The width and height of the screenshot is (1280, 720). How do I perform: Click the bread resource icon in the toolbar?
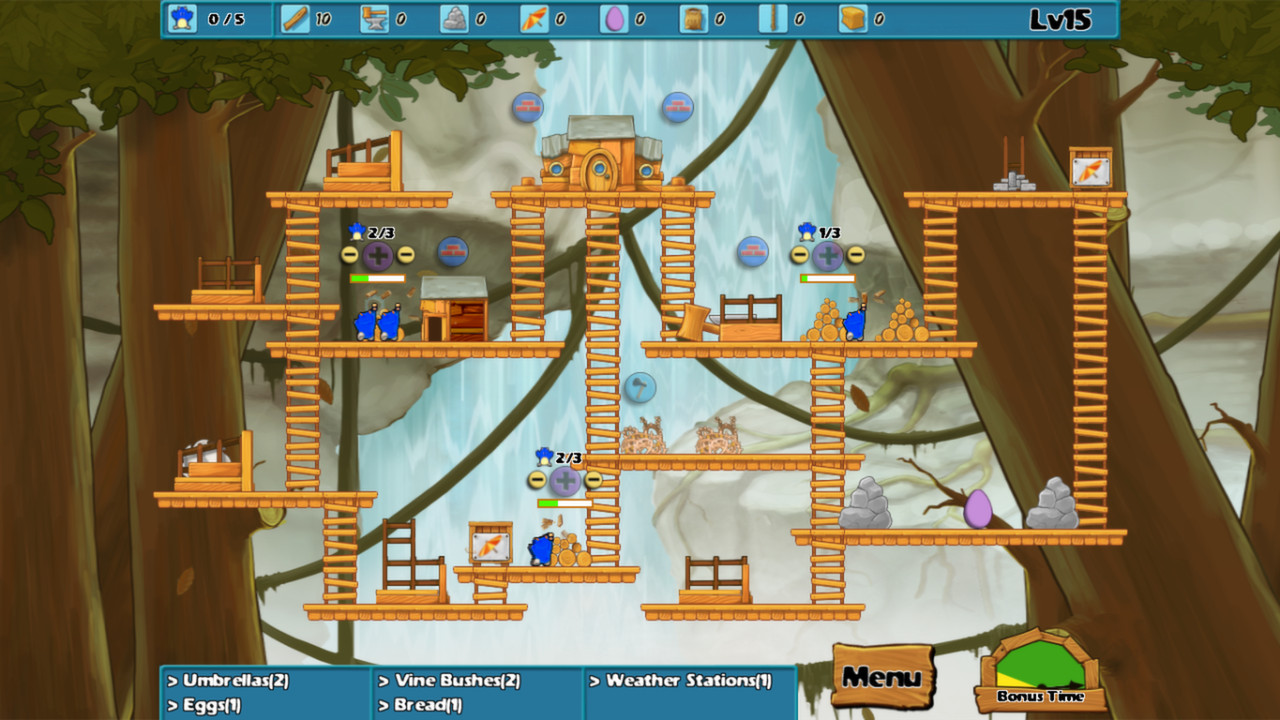(x=855, y=17)
